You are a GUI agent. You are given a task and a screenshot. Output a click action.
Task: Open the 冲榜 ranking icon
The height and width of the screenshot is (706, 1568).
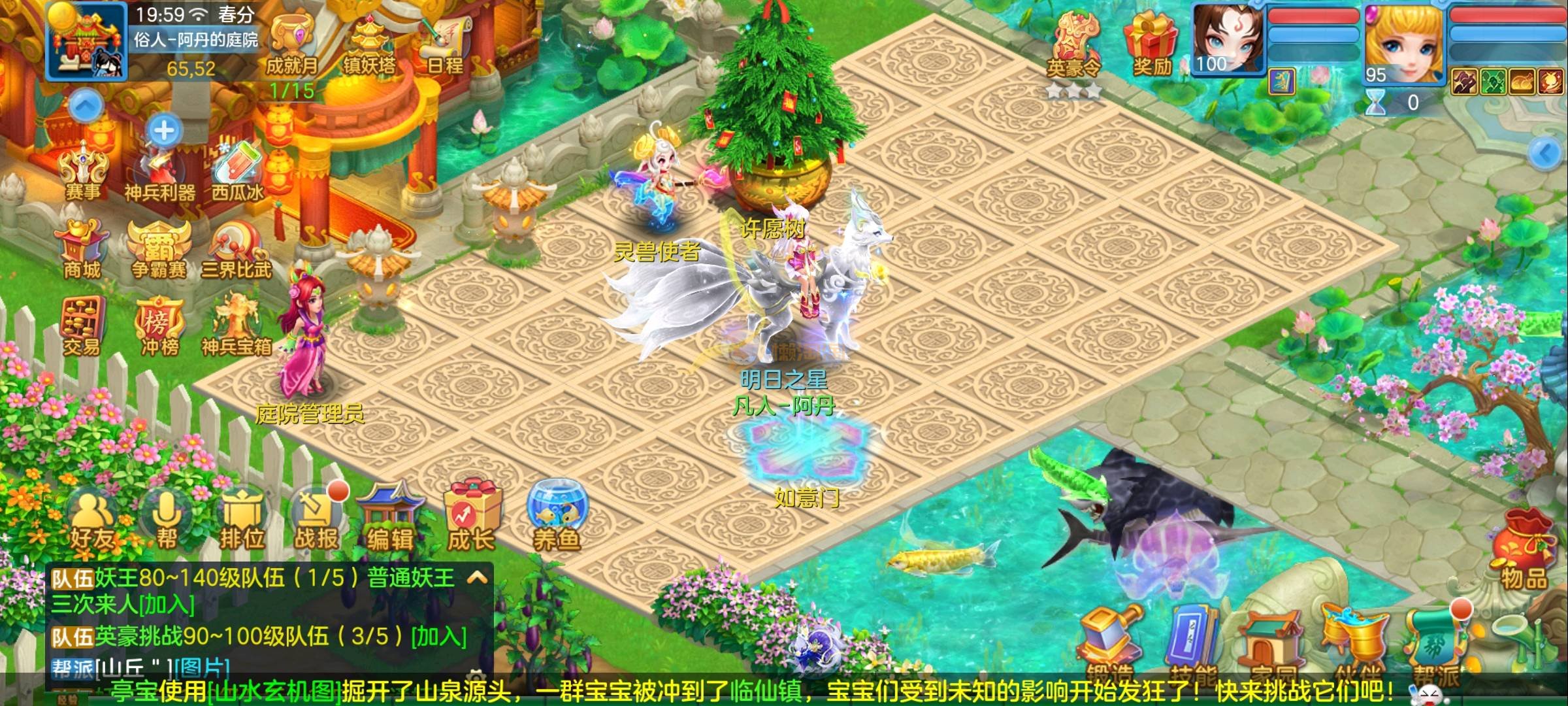[x=159, y=326]
